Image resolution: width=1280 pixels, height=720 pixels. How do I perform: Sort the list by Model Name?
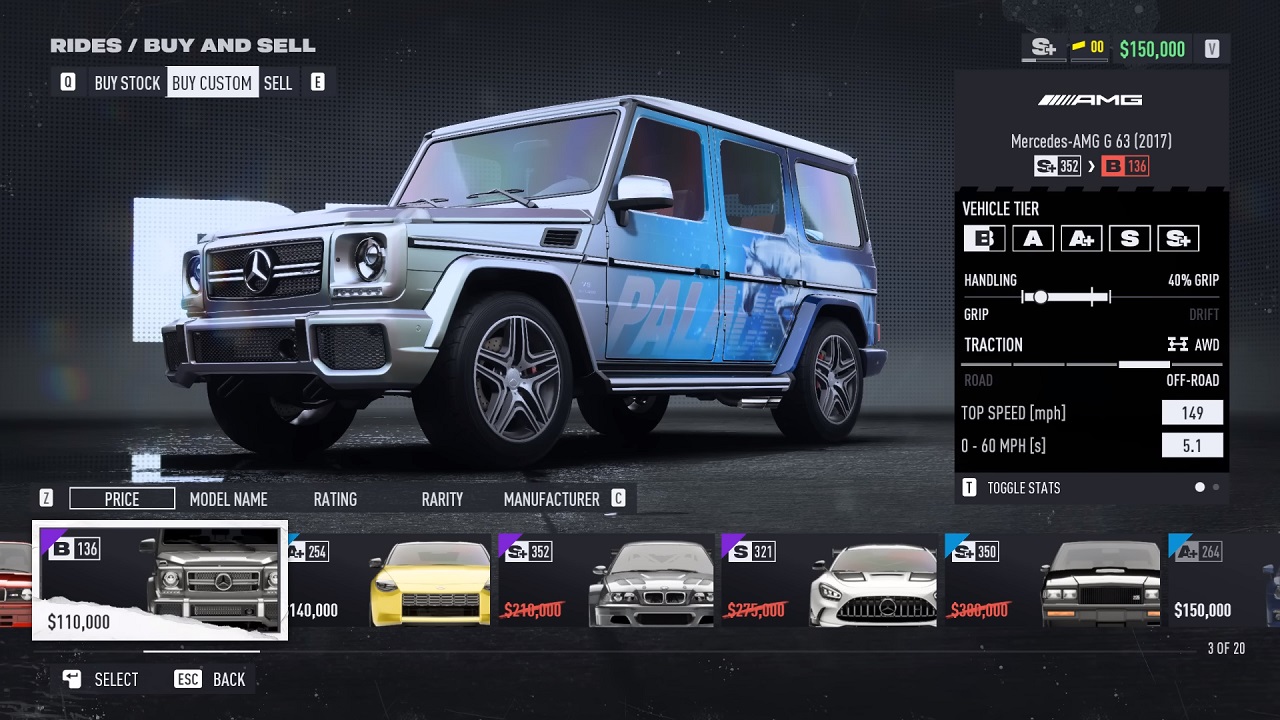coord(228,499)
